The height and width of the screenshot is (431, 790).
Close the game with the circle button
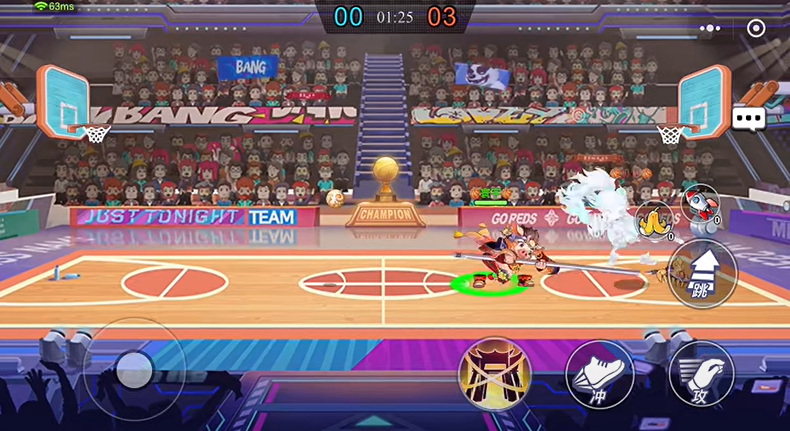(x=756, y=28)
